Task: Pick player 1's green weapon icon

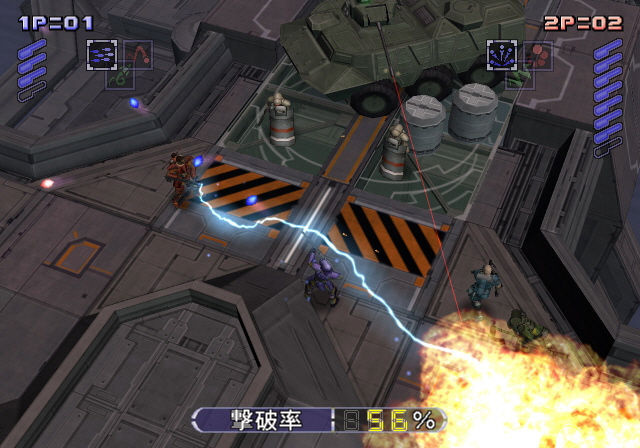Action: [119, 77]
